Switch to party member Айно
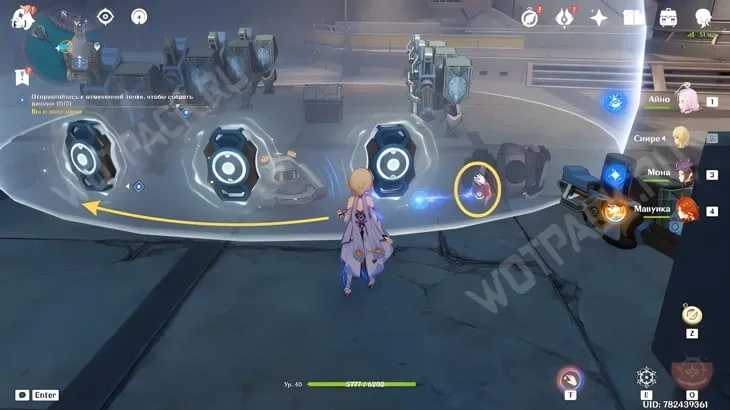The width and height of the screenshot is (730, 410). coord(686,101)
